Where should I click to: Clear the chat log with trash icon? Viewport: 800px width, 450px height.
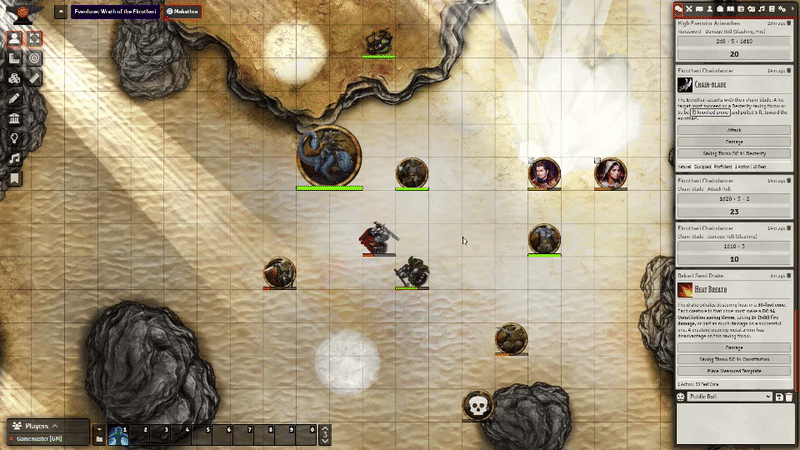[790, 397]
